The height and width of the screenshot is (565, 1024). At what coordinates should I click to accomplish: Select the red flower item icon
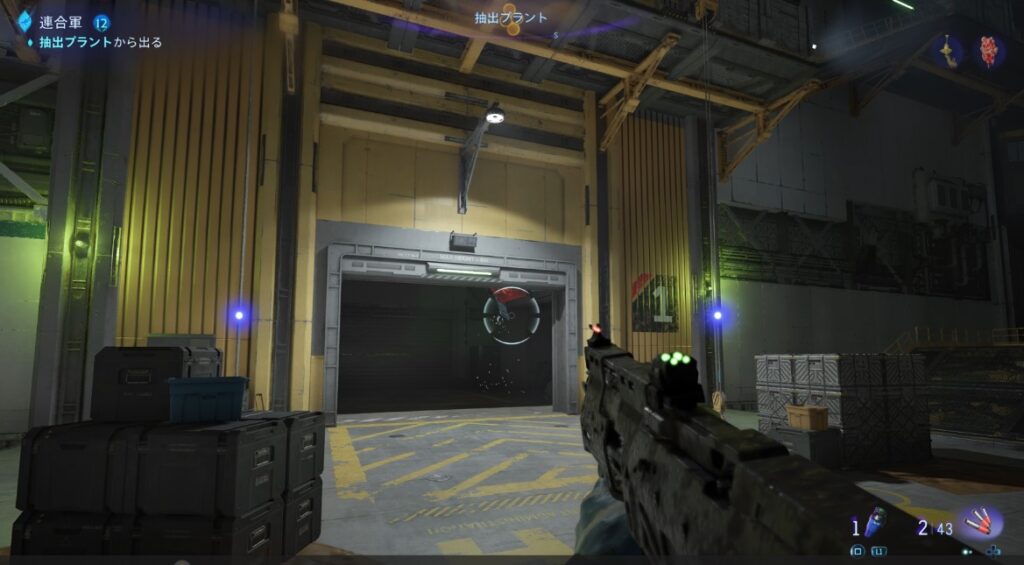click(x=989, y=51)
